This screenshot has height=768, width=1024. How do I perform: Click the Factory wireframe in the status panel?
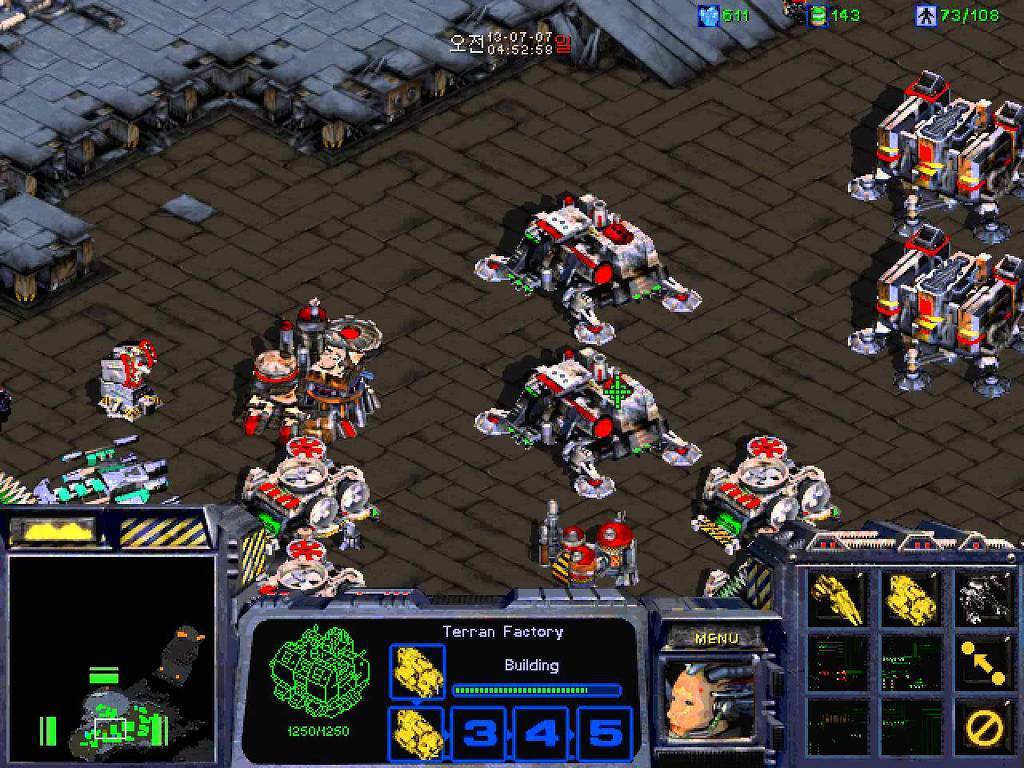[x=321, y=665]
